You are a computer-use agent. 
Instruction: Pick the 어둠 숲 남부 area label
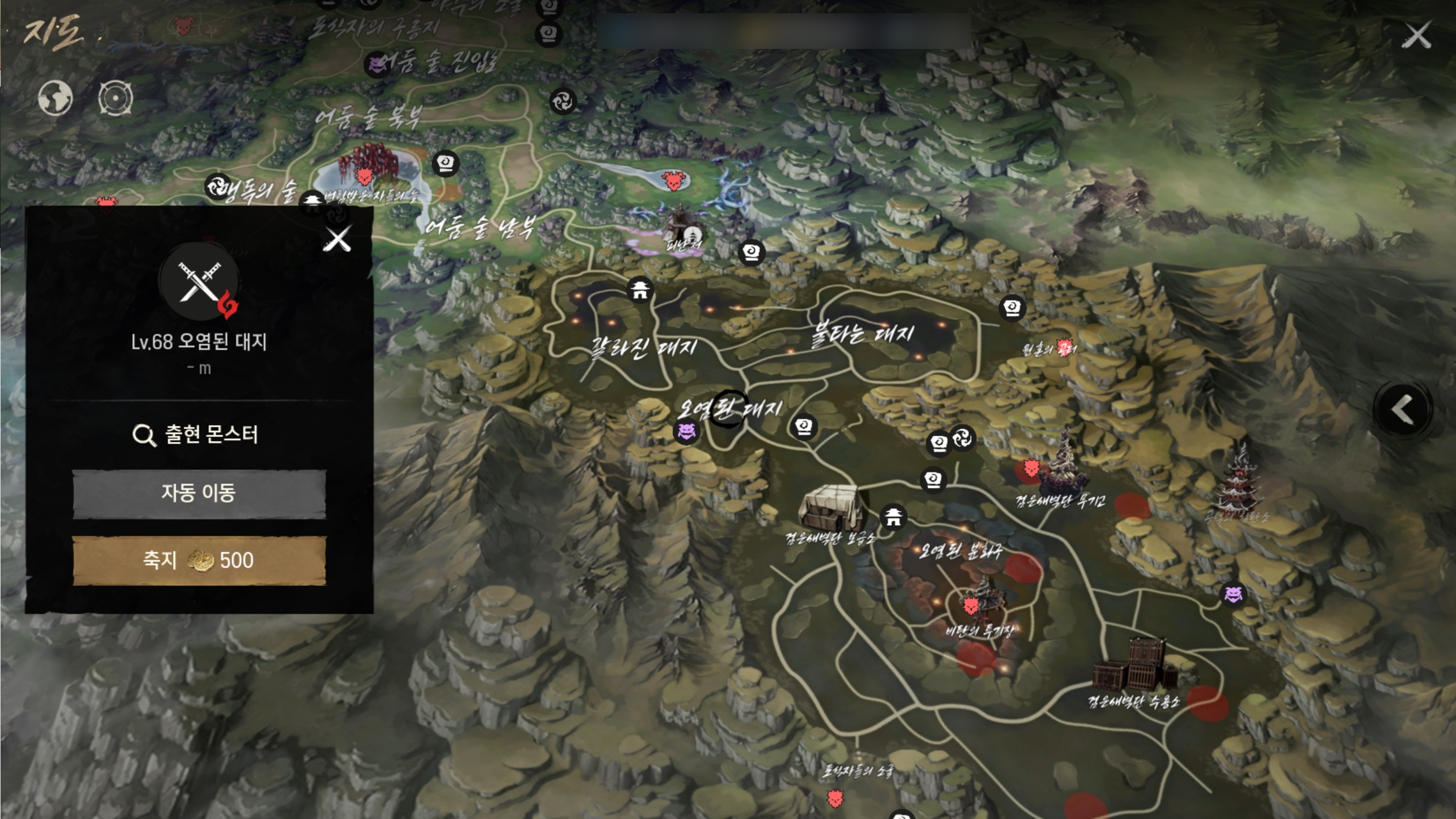(479, 227)
